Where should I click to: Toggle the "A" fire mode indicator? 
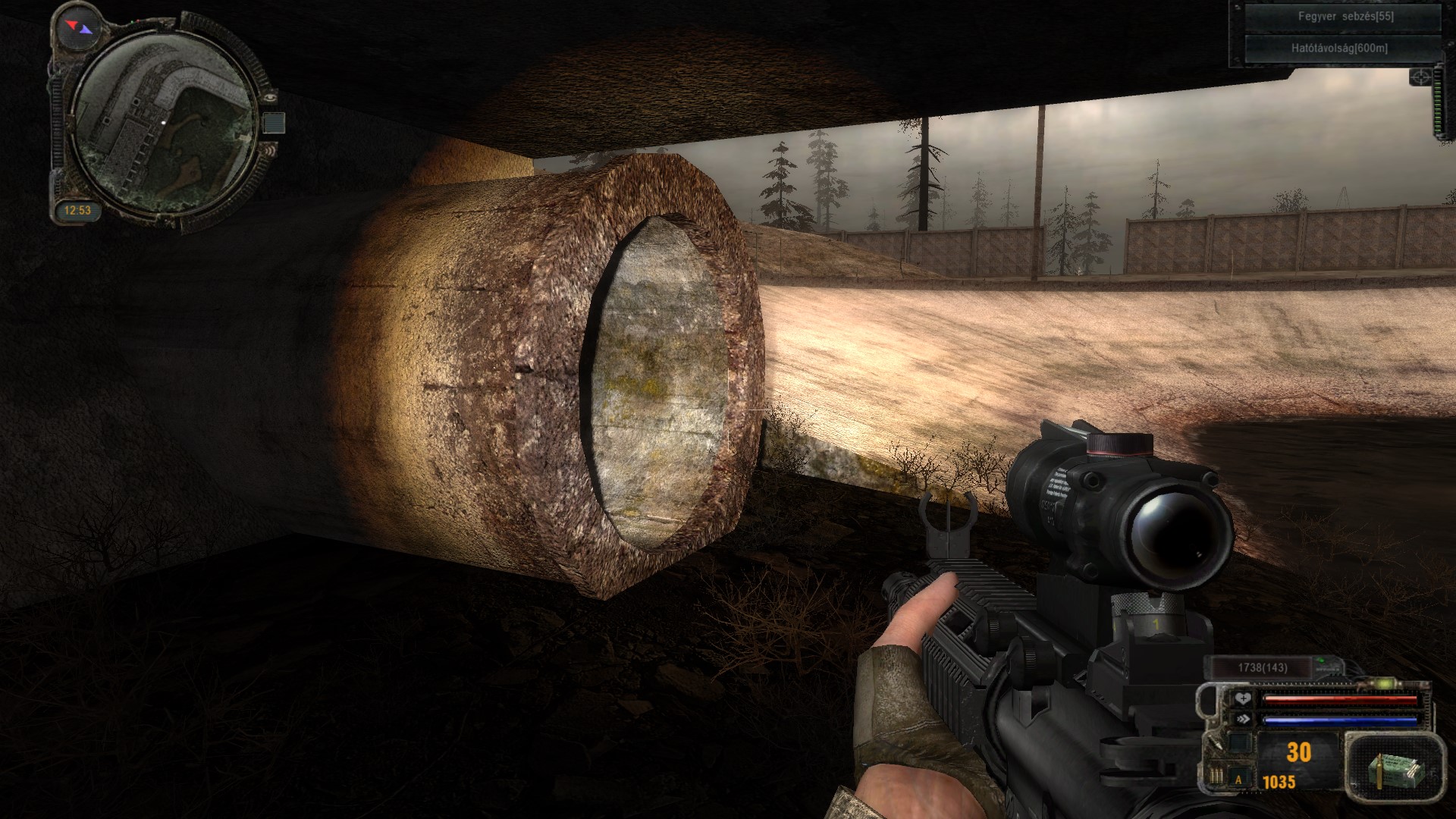point(1239,780)
